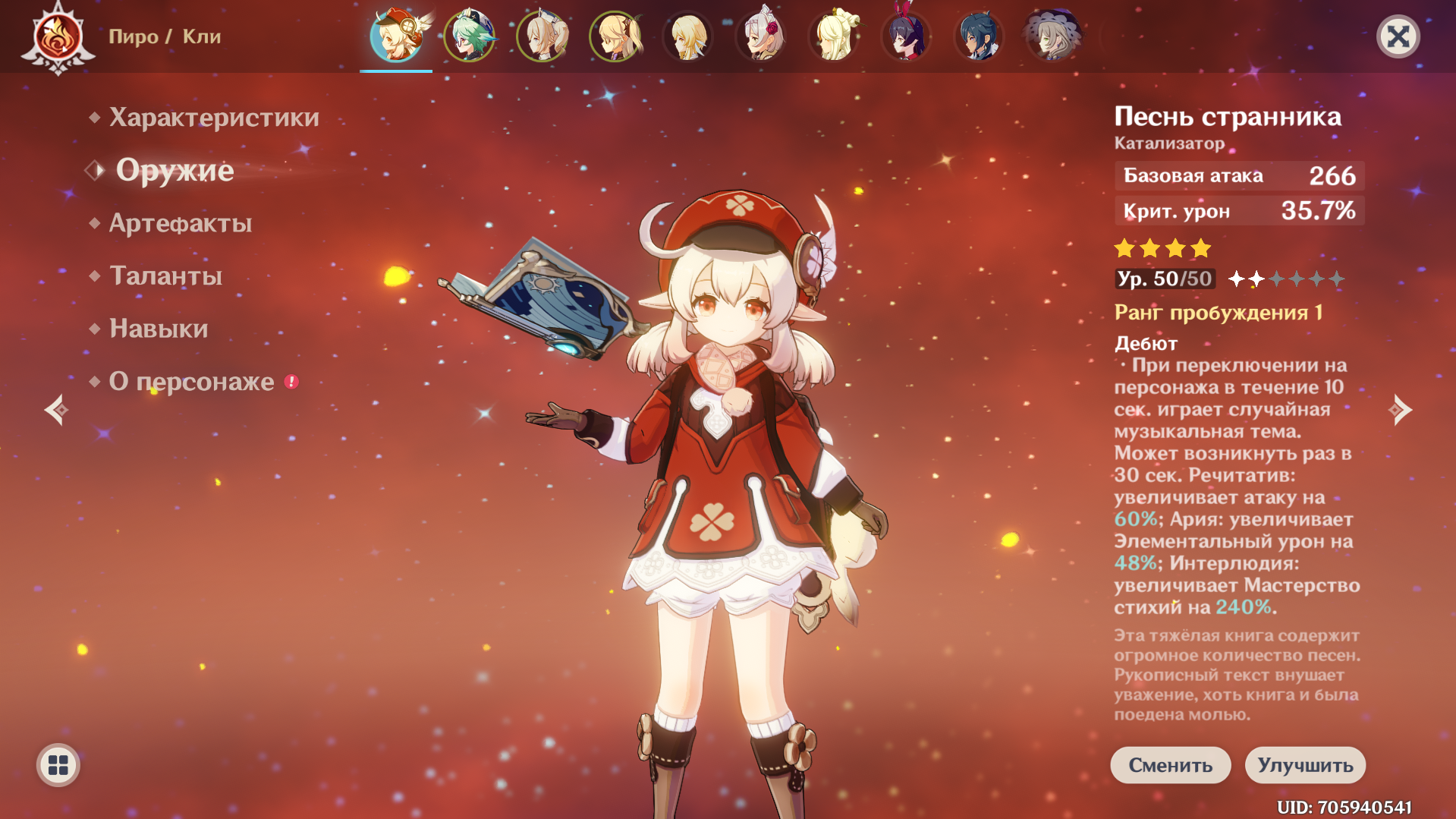The height and width of the screenshot is (819, 1456).
Task: Show the Навыки section
Action: [159, 329]
